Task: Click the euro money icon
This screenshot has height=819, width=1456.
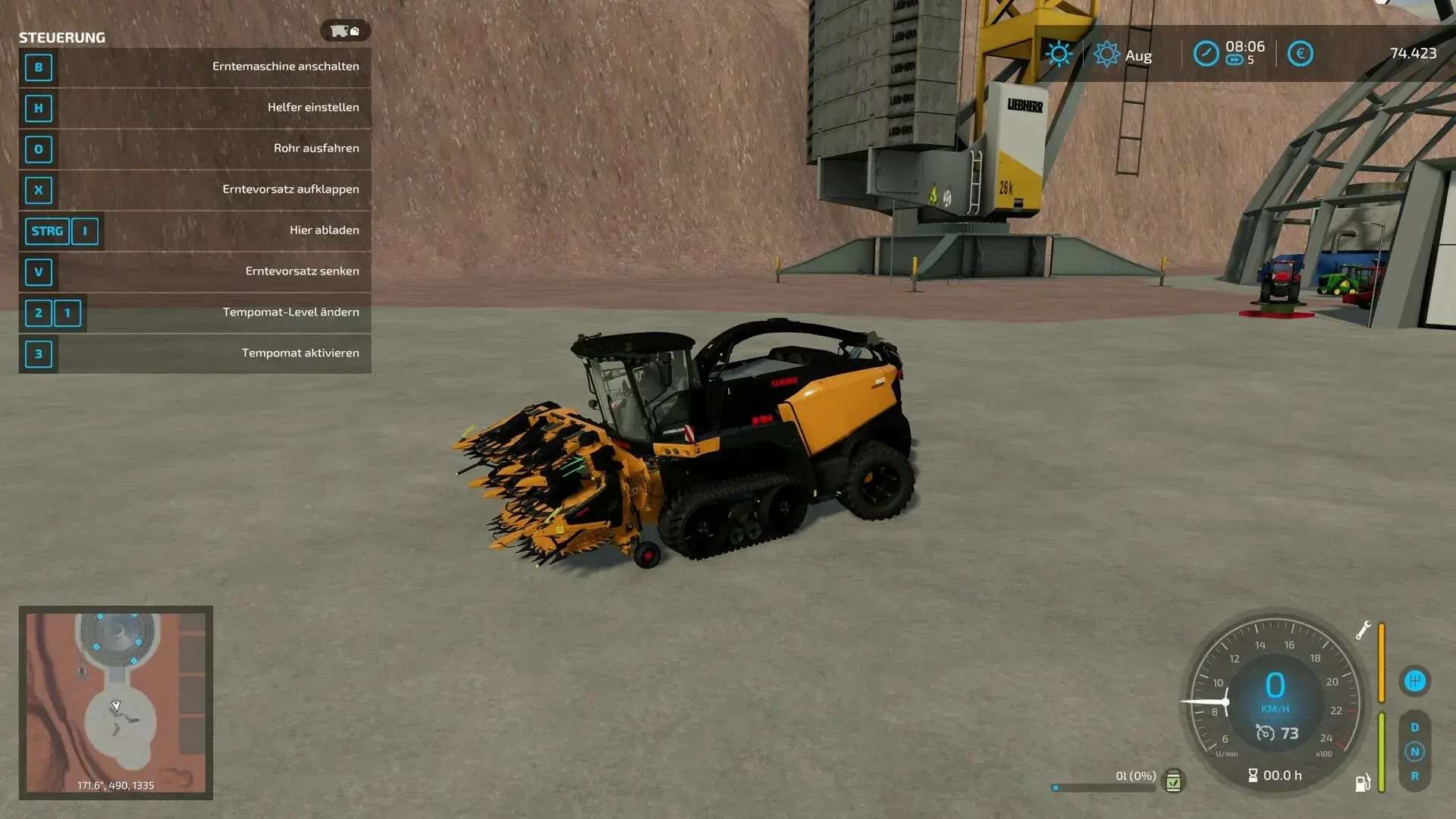Action: pyautogui.click(x=1300, y=54)
